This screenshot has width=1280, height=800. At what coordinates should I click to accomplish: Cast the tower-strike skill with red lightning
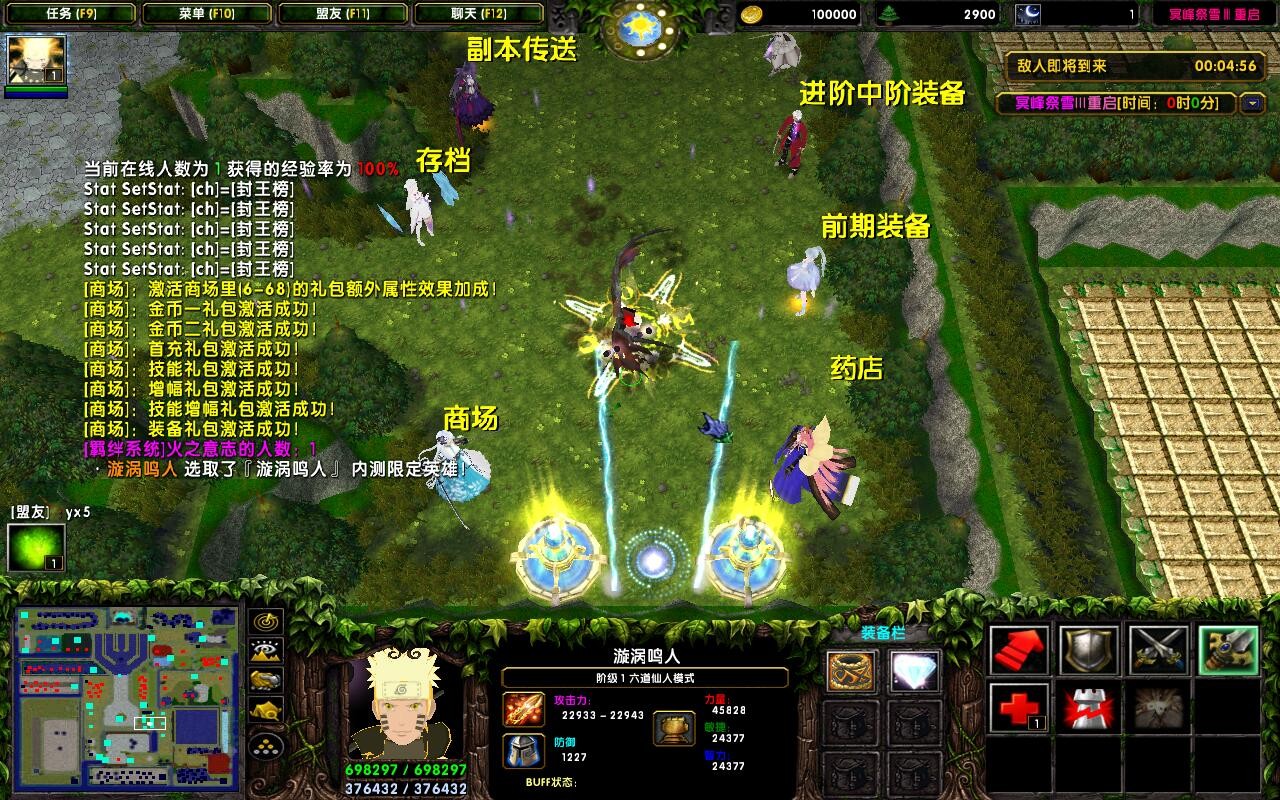[1089, 706]
